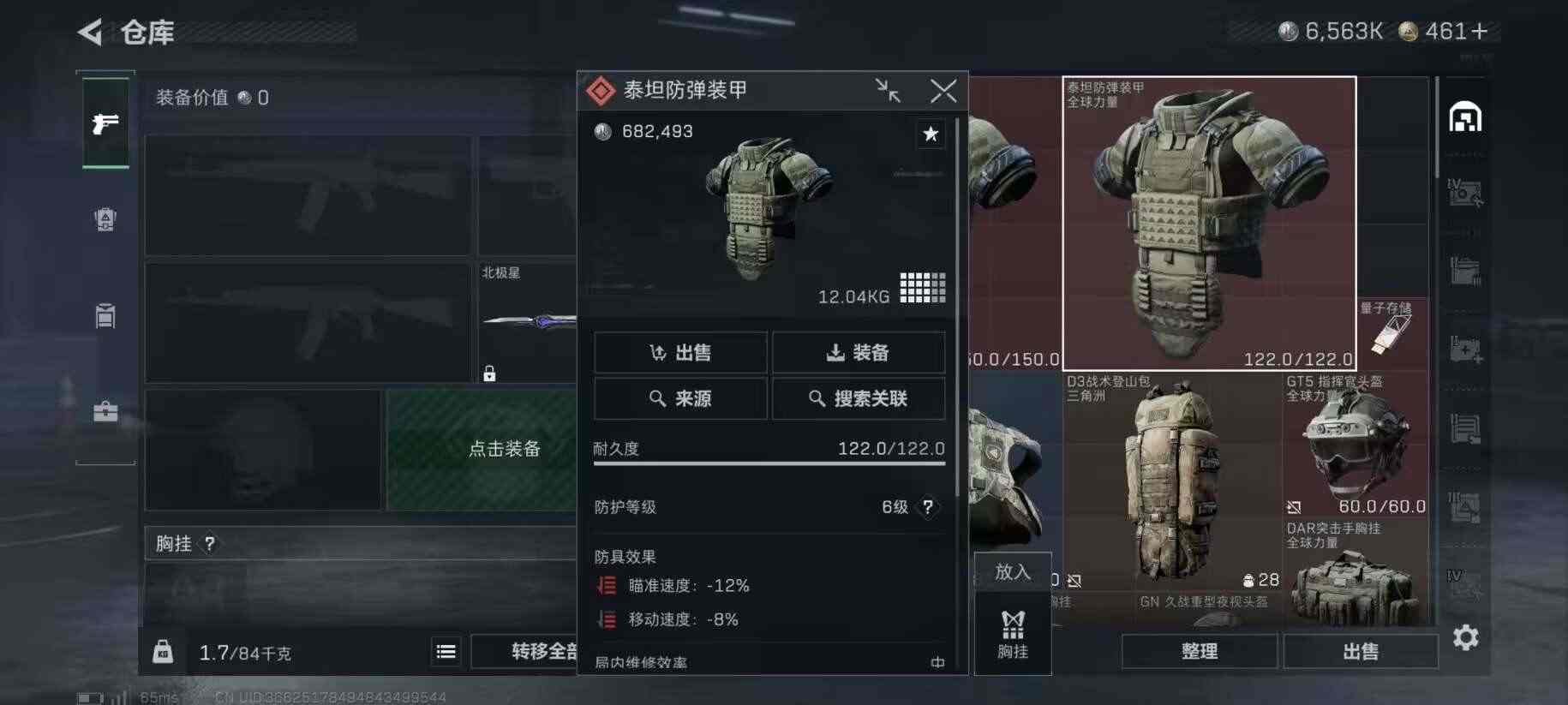Open the 胸挂 help question mark
The width and height of the screenshot is (1568, 705).
(208, 543)
